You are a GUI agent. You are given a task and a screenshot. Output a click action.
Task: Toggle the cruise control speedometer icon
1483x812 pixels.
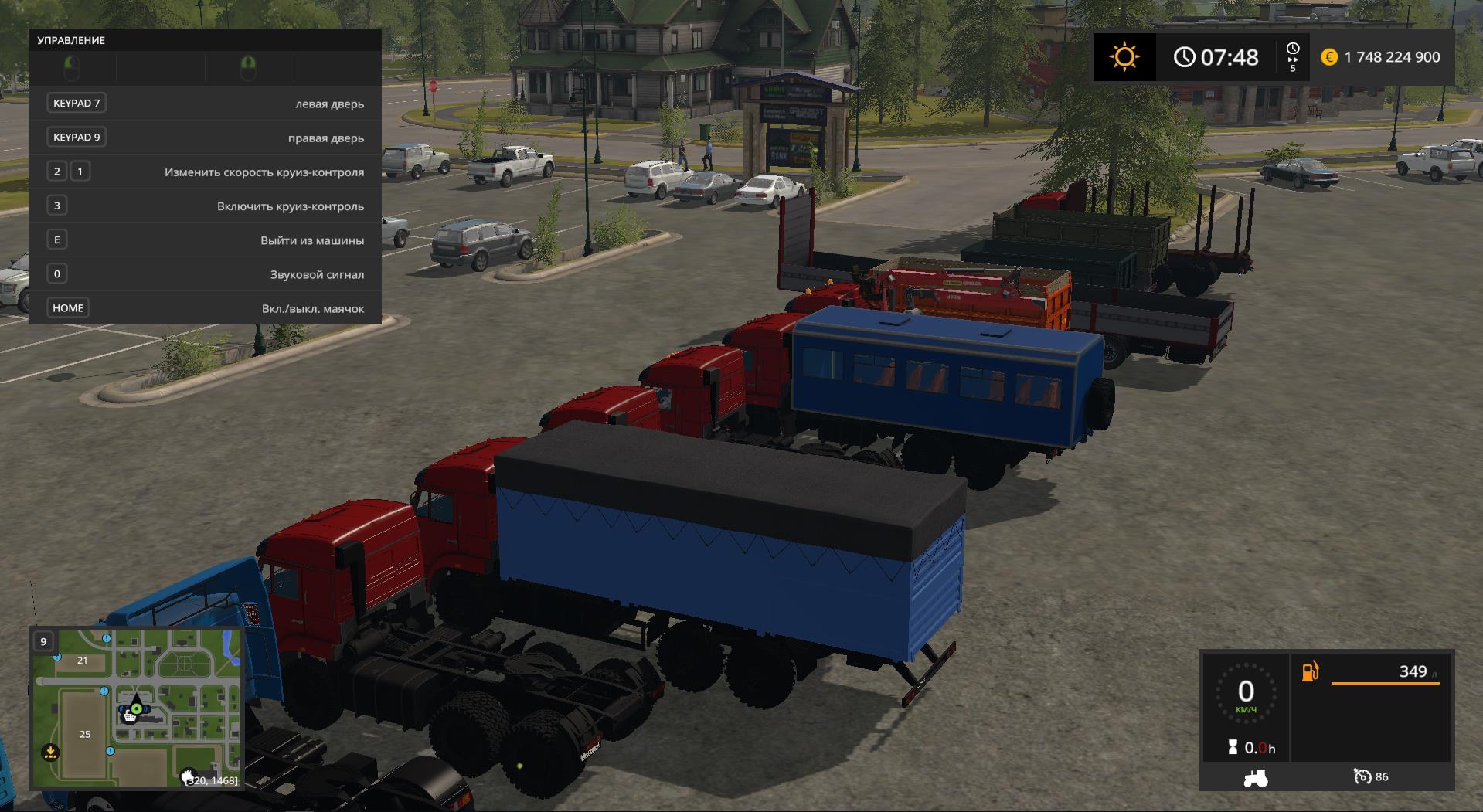pyautogui.click(x=1362, y=776)
